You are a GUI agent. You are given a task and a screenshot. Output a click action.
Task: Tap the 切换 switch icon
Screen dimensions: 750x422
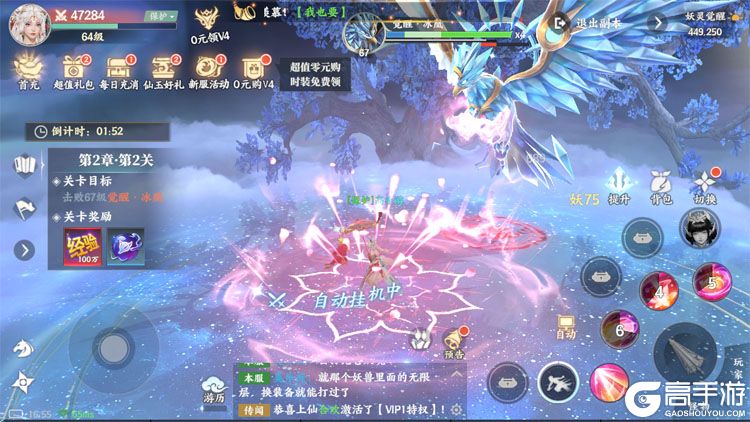[706, 185]
